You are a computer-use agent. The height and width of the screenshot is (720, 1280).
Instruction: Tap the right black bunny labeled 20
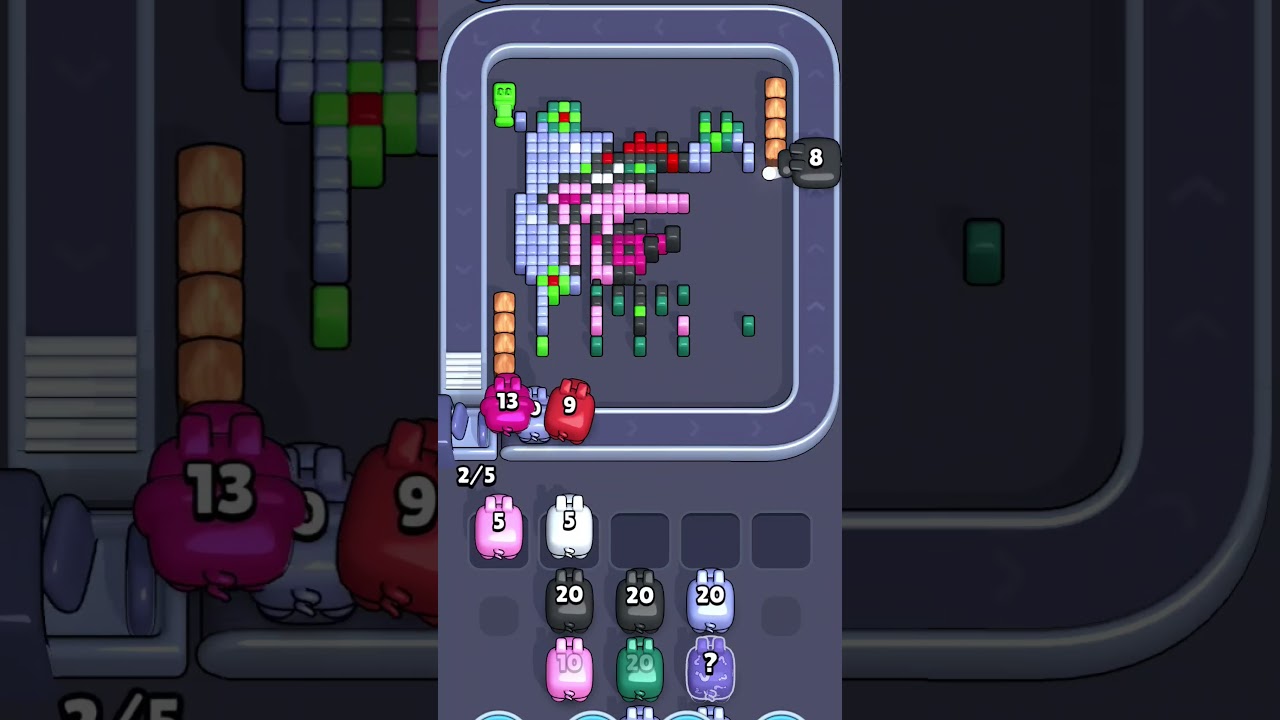[638, 598]
